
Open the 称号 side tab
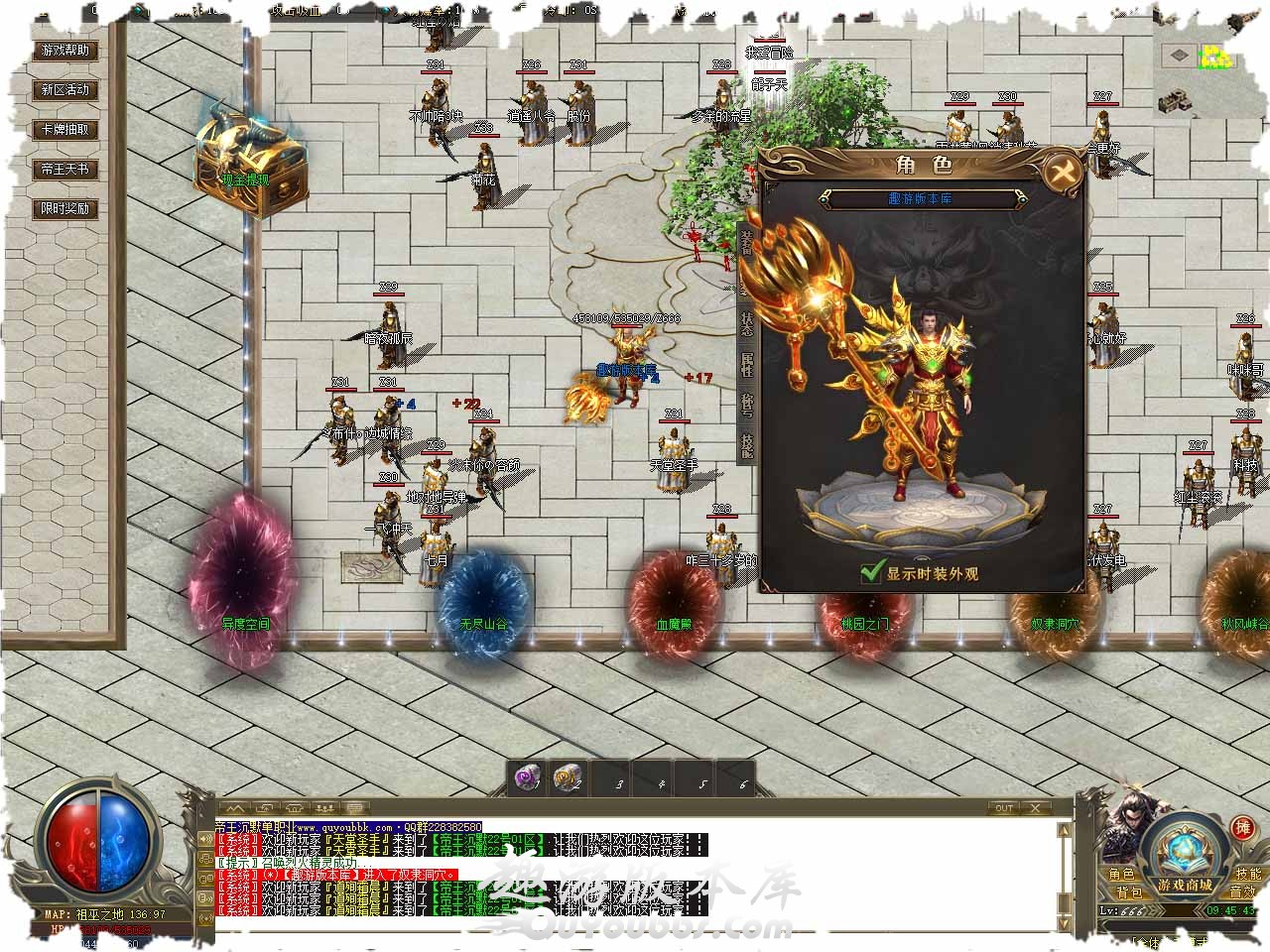tap(747, 406)
